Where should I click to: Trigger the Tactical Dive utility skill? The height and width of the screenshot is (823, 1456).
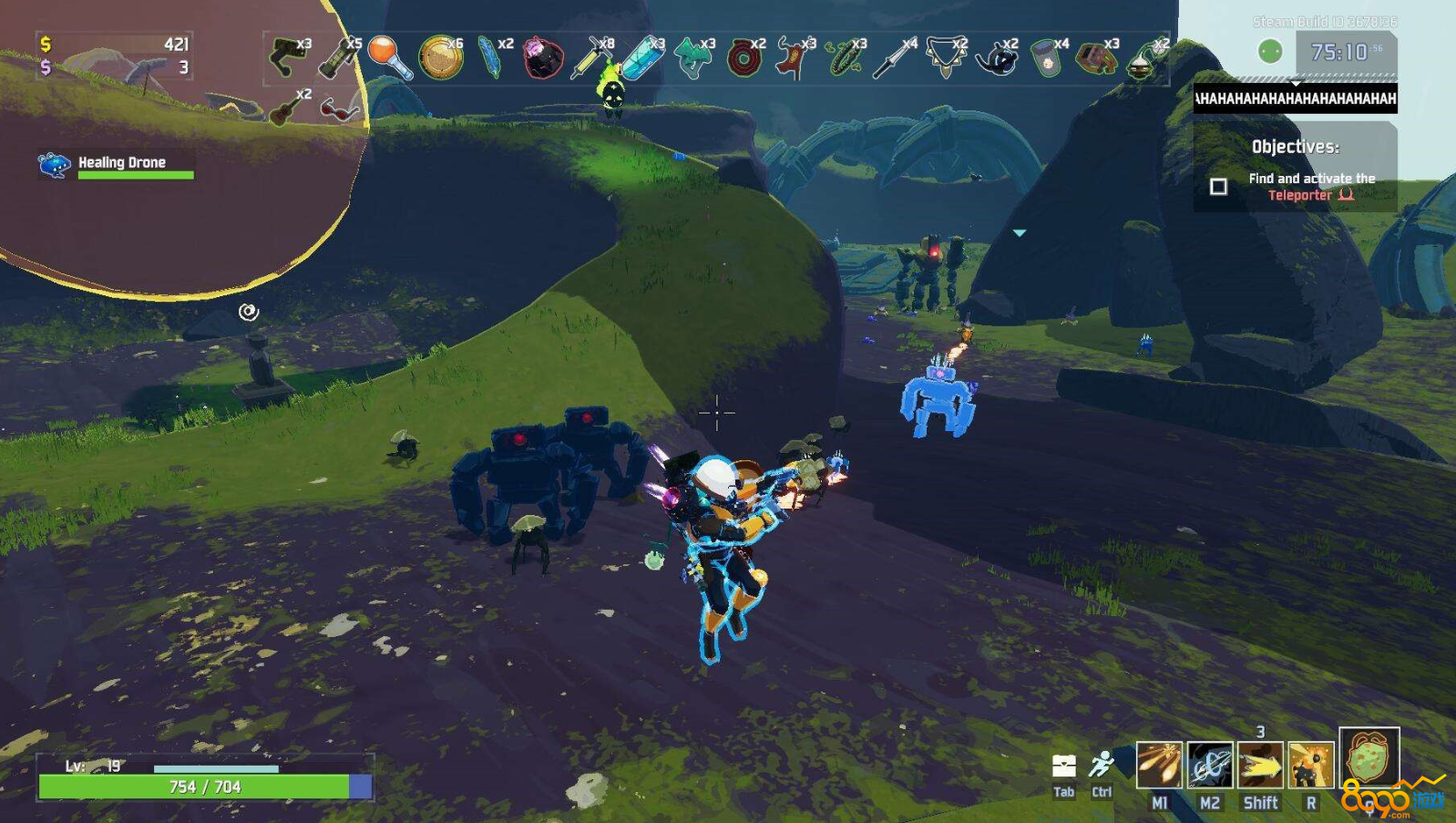(1260, 764)
